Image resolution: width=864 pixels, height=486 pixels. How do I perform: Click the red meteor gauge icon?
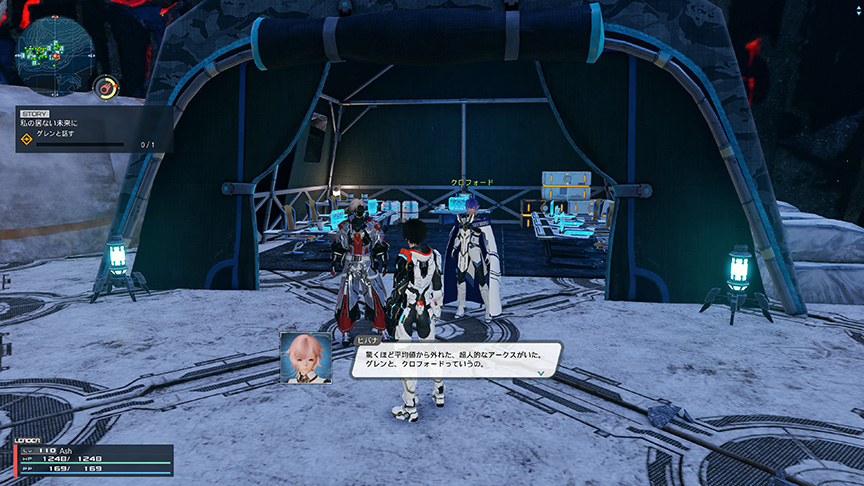click(105, 88)
